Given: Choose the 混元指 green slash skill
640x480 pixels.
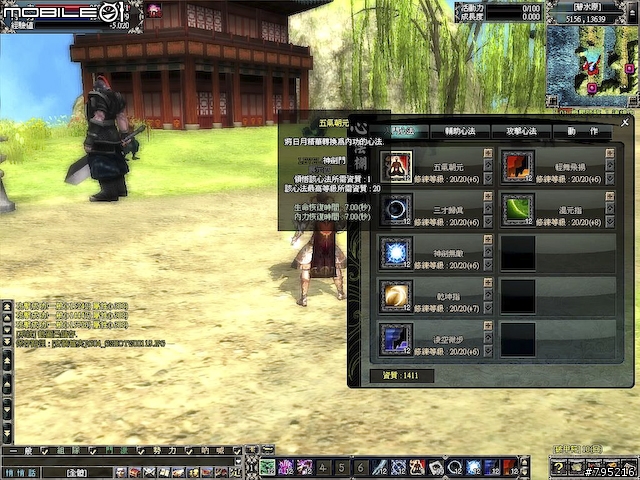Looking at the screenshot, I should tap(518, 209).
